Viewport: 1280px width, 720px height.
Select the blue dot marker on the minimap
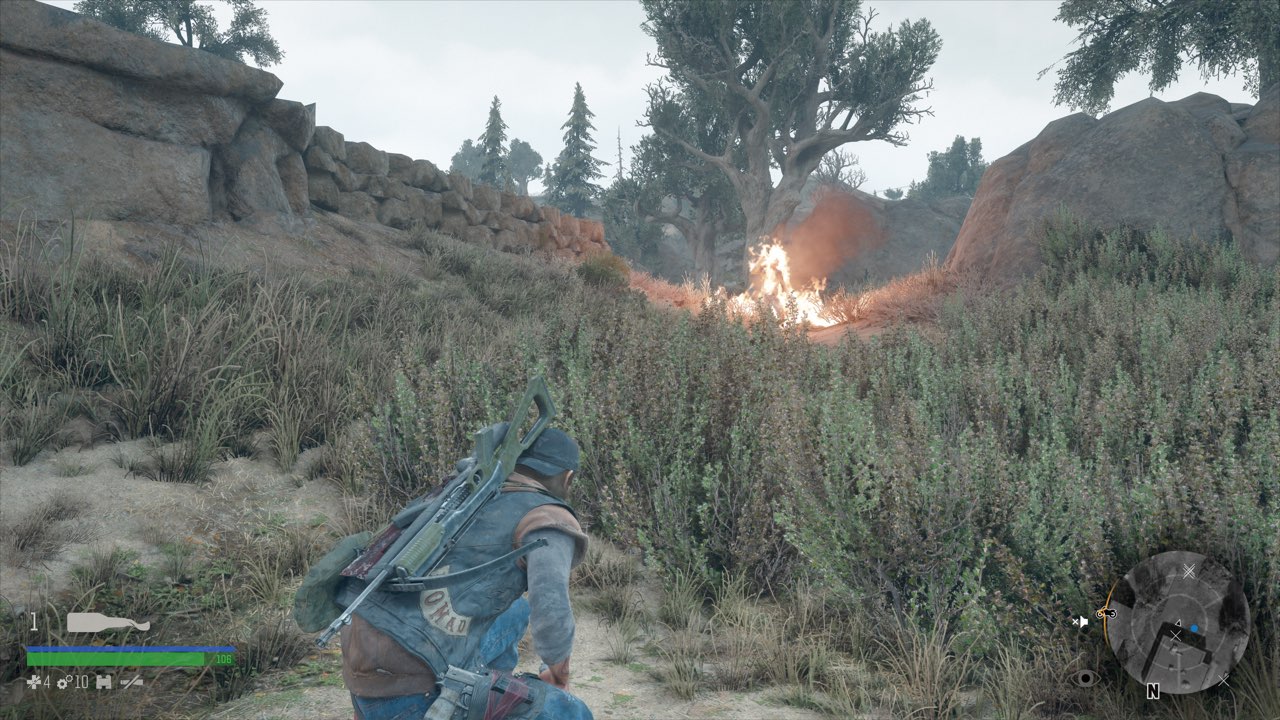point(1194,628)
